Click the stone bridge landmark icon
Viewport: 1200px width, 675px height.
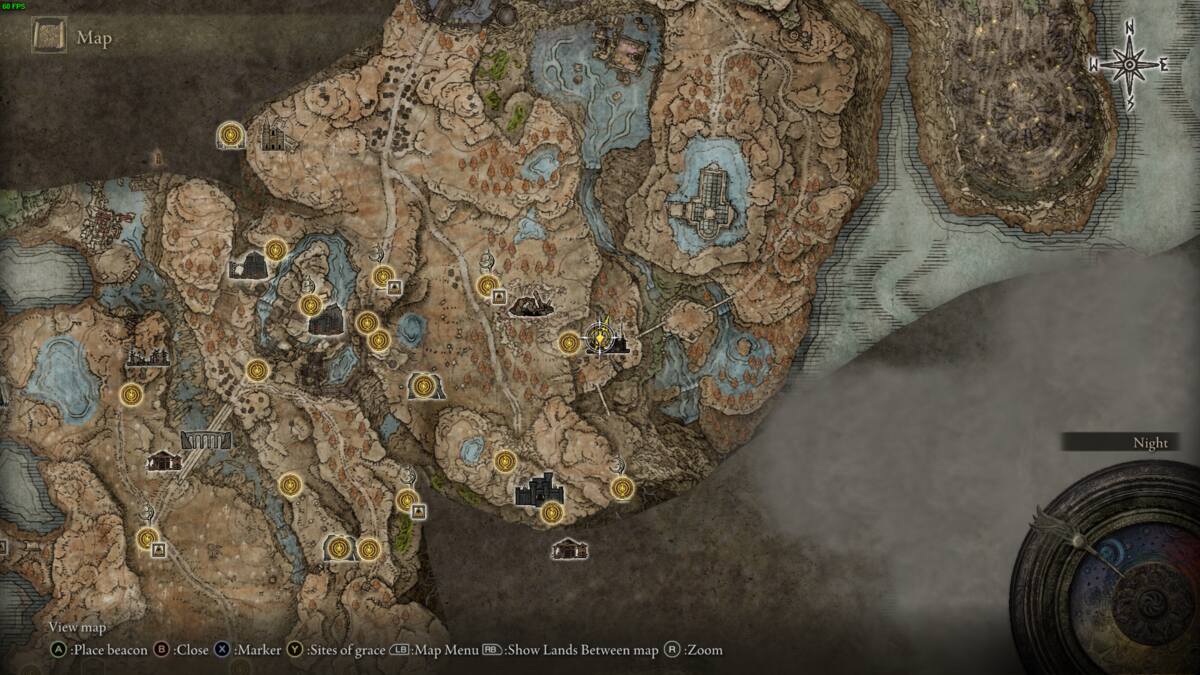(206, 440)
